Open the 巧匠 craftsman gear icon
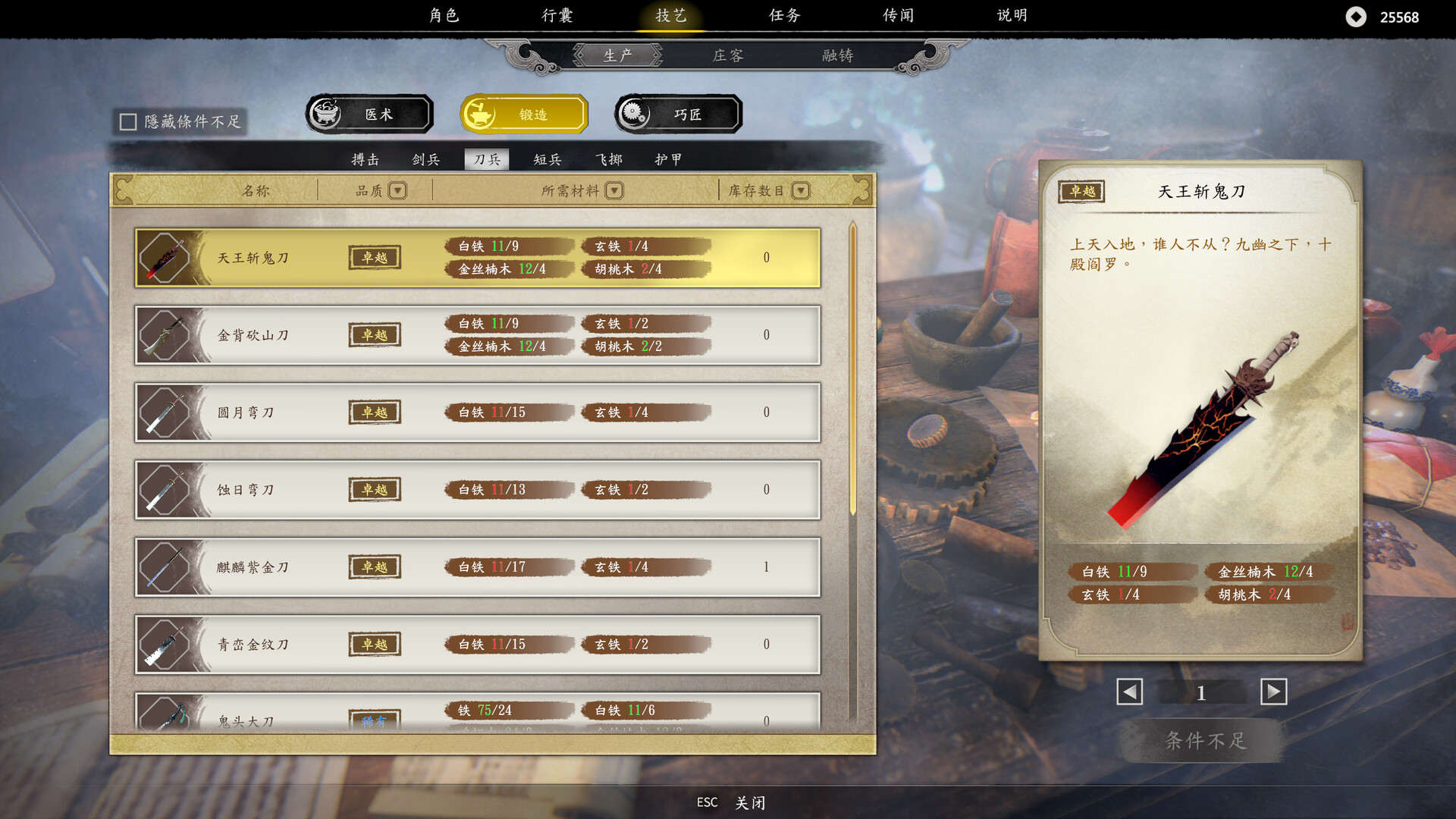Image resolution: width=1456 pixels, height=819 pixels. pyautogui.click(x=635, y=112)
